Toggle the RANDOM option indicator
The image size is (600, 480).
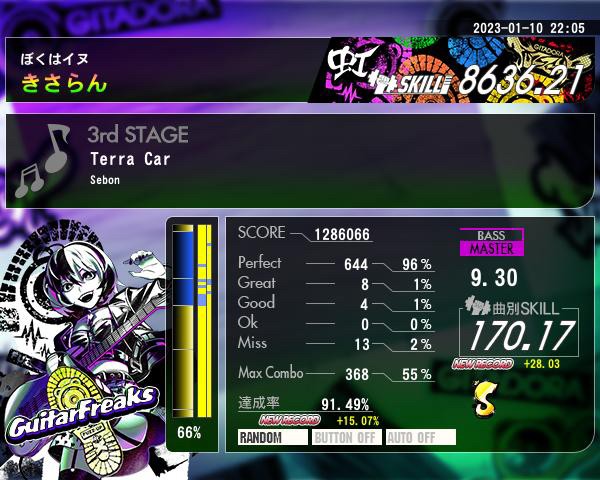pos(272,437)
